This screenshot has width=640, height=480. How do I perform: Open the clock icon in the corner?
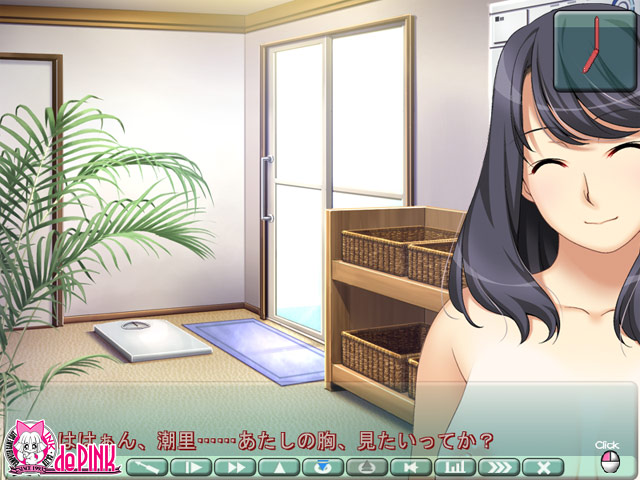[595, 51]
